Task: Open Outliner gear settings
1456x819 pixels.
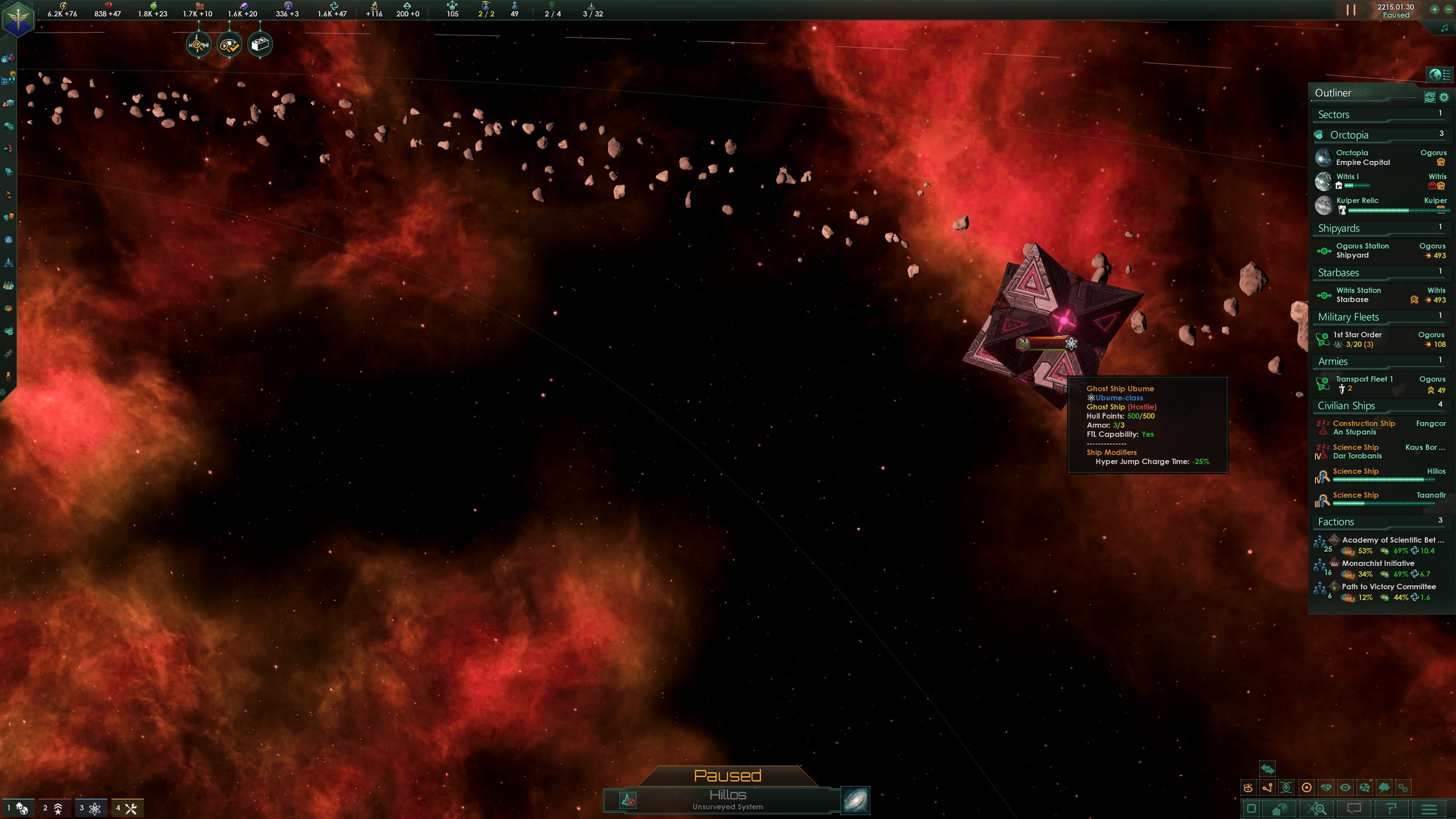Action: 1443,97
